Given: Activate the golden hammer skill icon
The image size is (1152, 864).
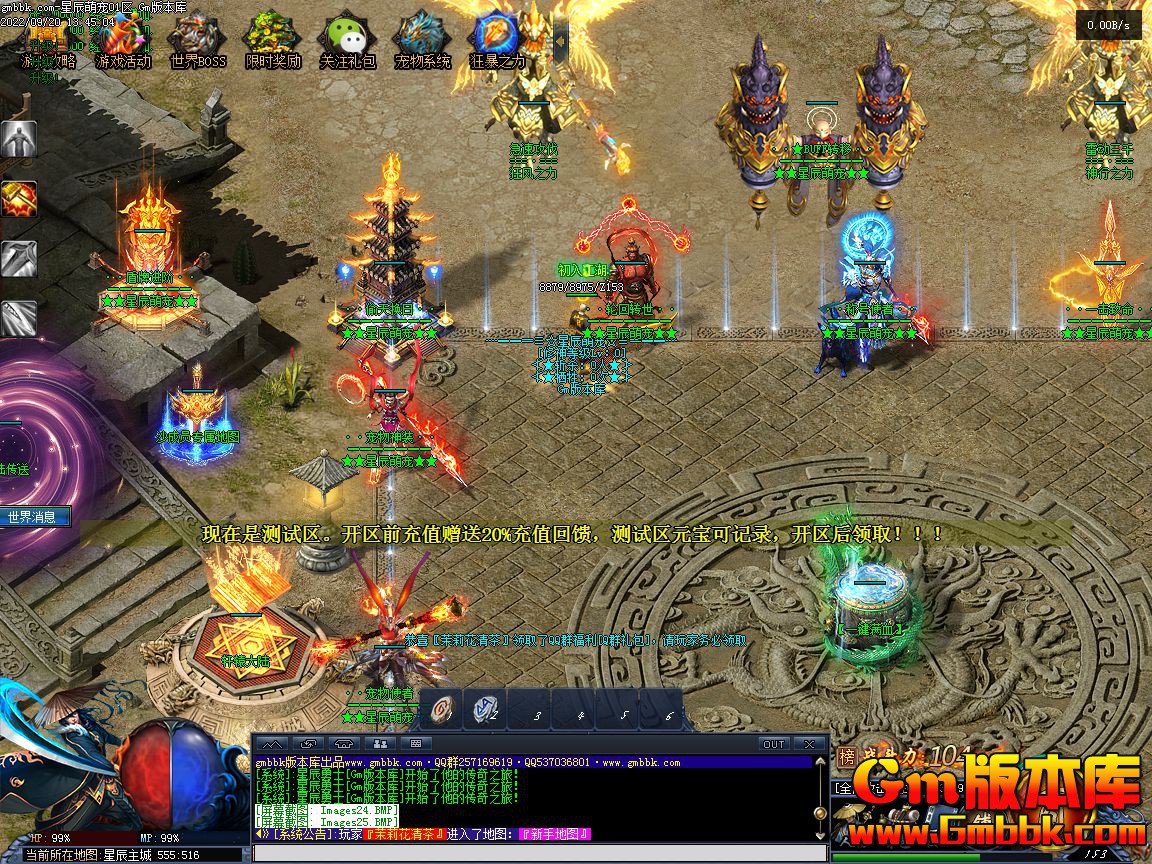Looking at the screenshot, I should (x=18, y=199).
